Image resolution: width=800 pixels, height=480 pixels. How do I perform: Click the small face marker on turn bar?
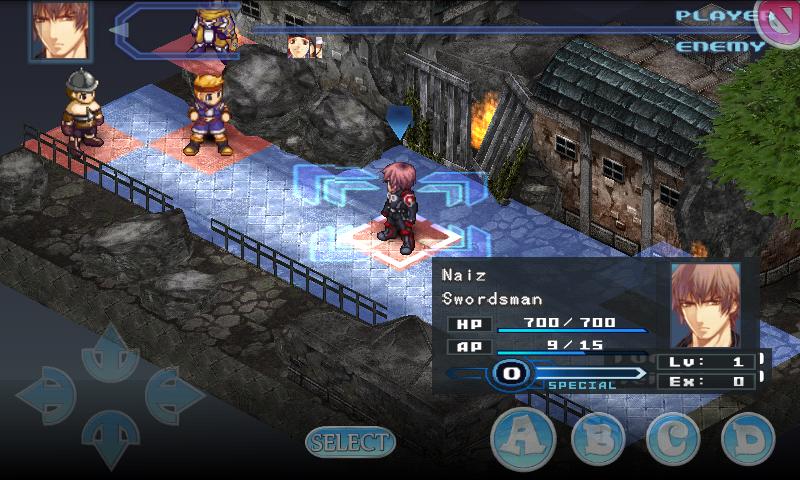pos(300,46)
